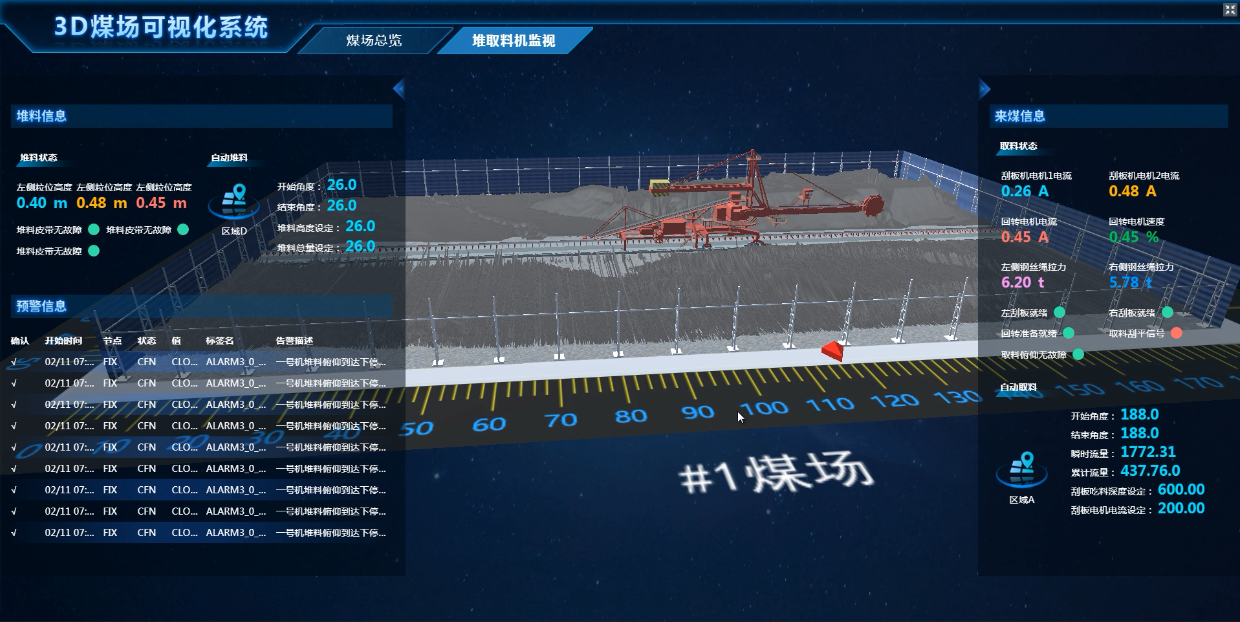
Task: Select the 状态 column header
Action: point(147,341)
